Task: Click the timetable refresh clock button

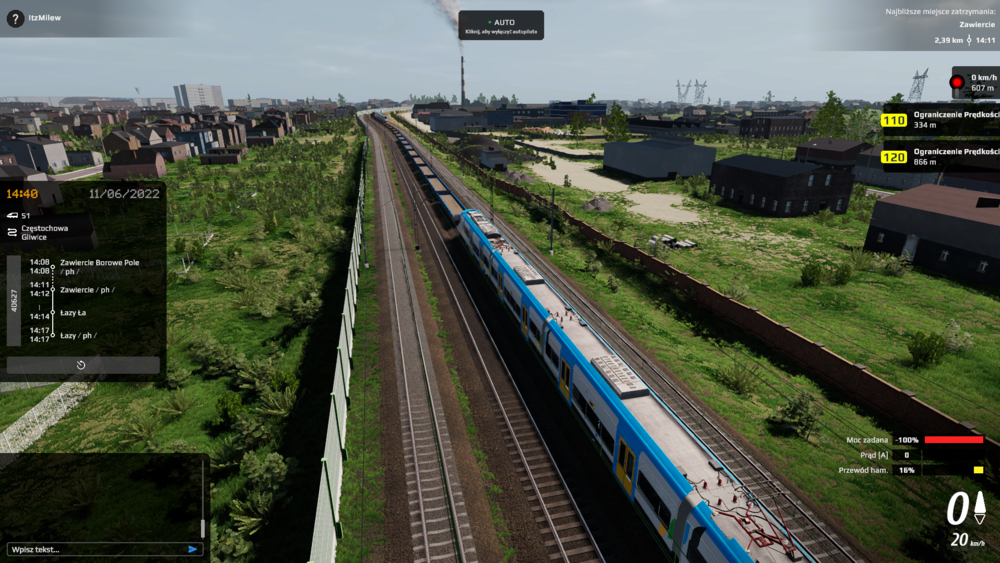Action: tap(82, 365)
